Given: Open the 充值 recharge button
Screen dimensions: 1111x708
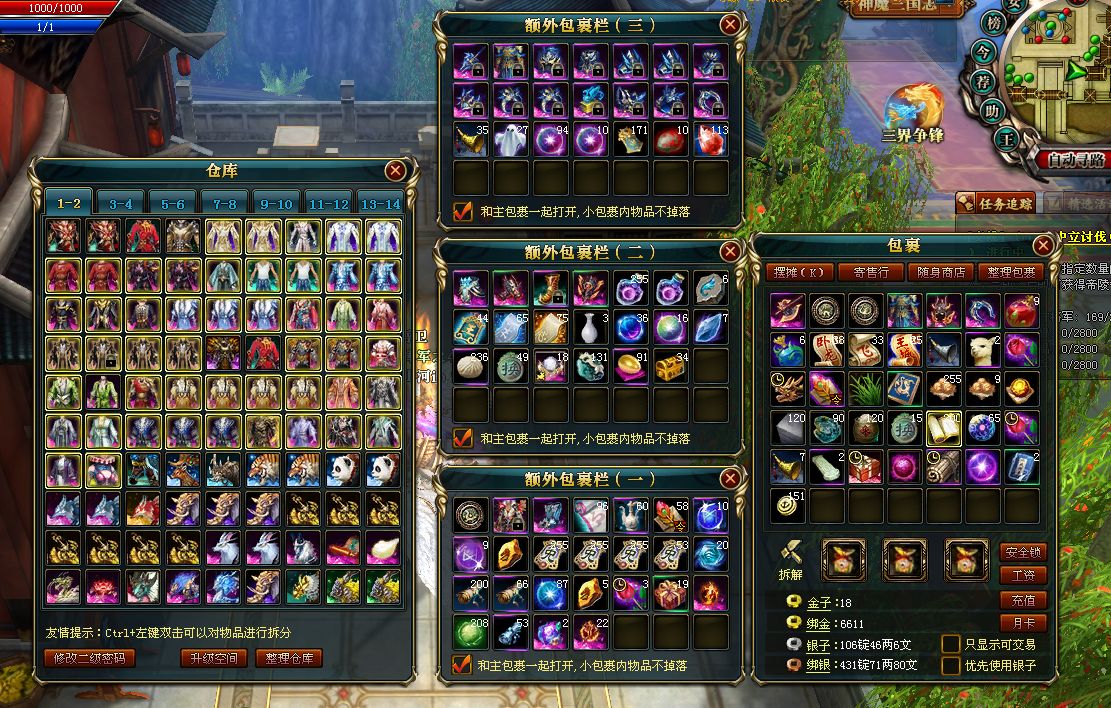Looking at the screenshot, I should [1022, 600].
